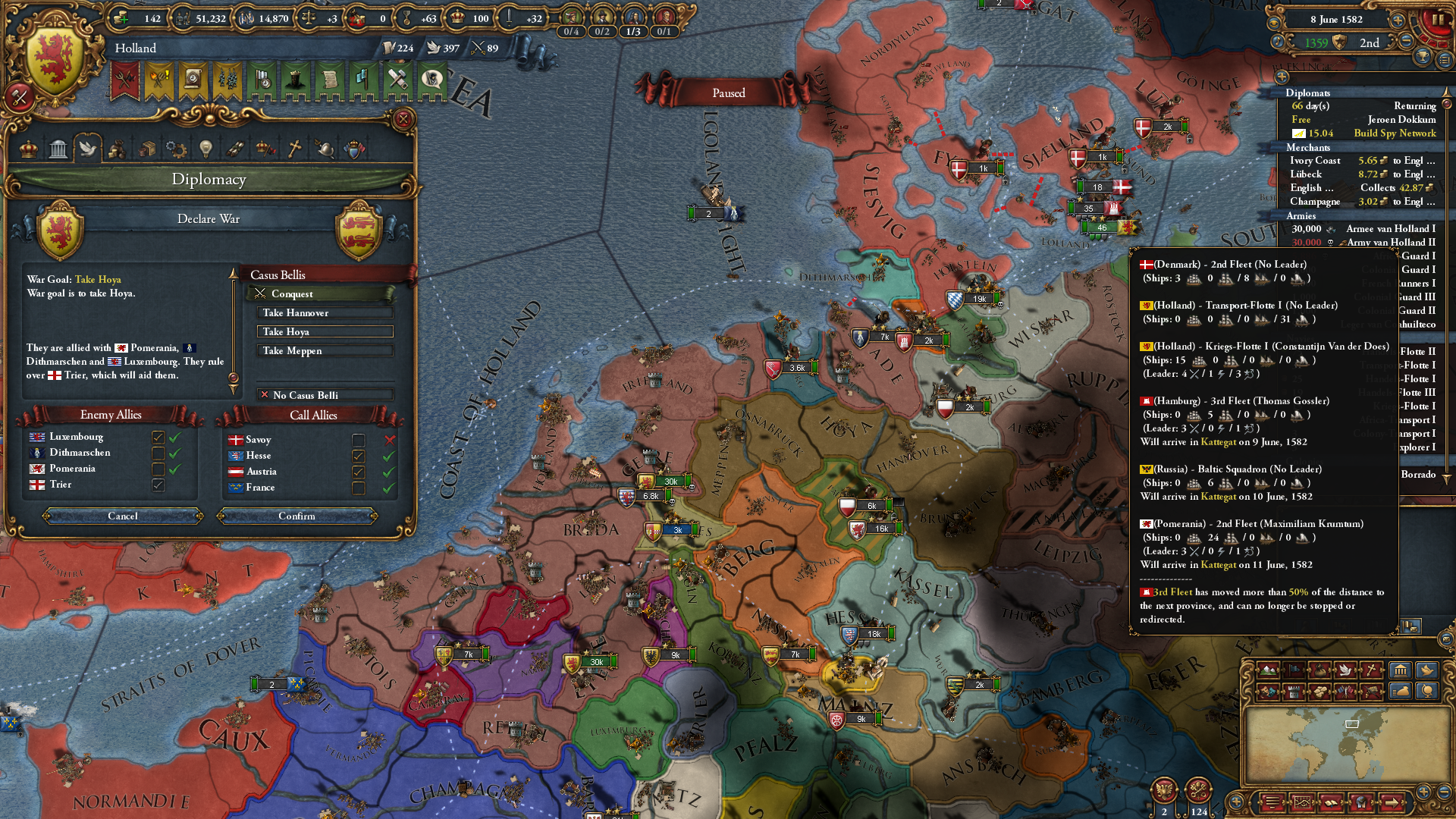Viewport: 1456px width, 819px height.
Task: Toggle the Luxembourg checkbox under Enemy Allies
Action: pyautogui.click(x=158, y=437)
